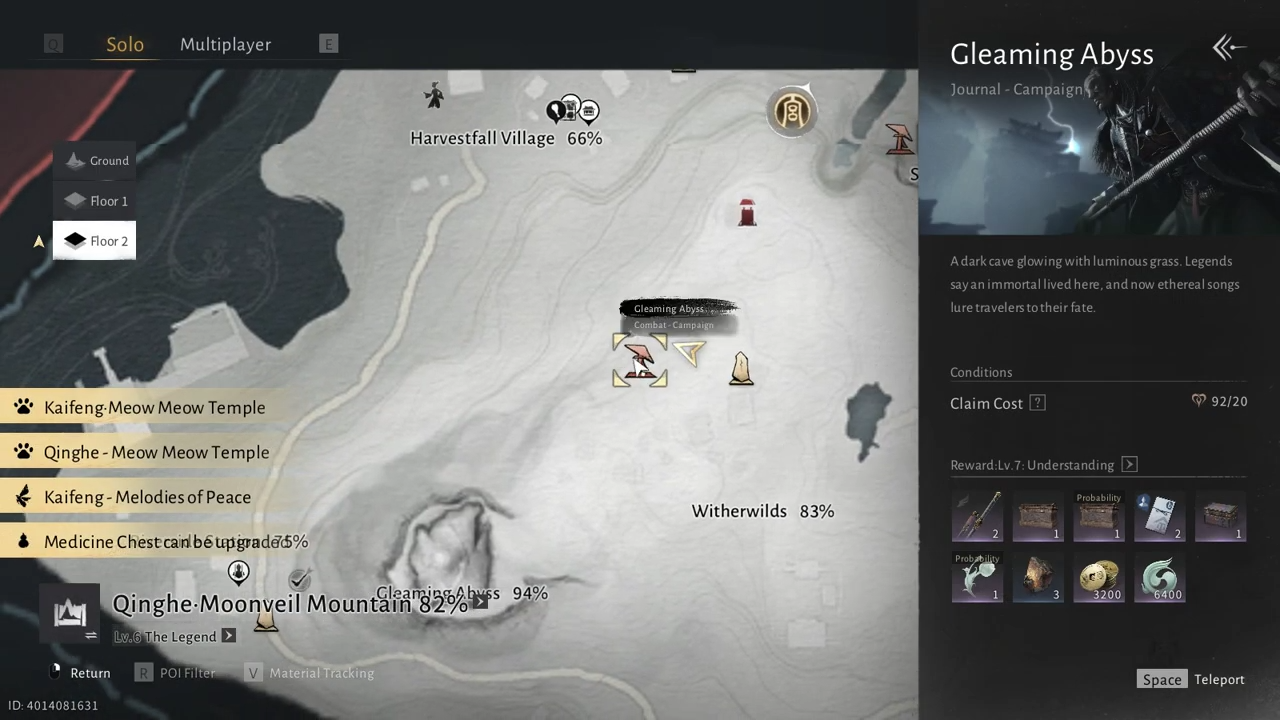The height and width of the screenshot is (720, 1280).
Task: Expand Lv.6 The Legend details
Action: pos(229,636)
